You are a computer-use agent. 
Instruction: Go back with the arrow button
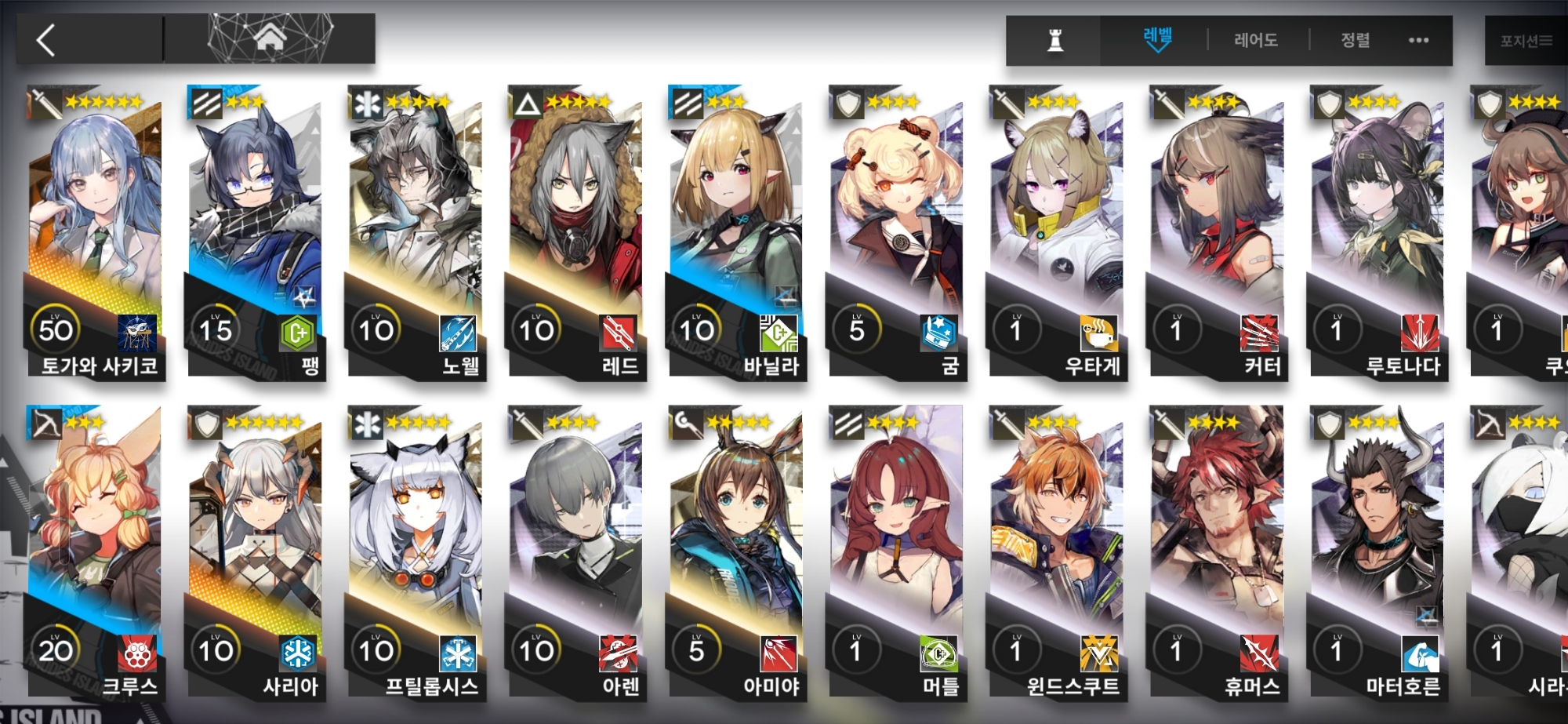click(47, 40)
